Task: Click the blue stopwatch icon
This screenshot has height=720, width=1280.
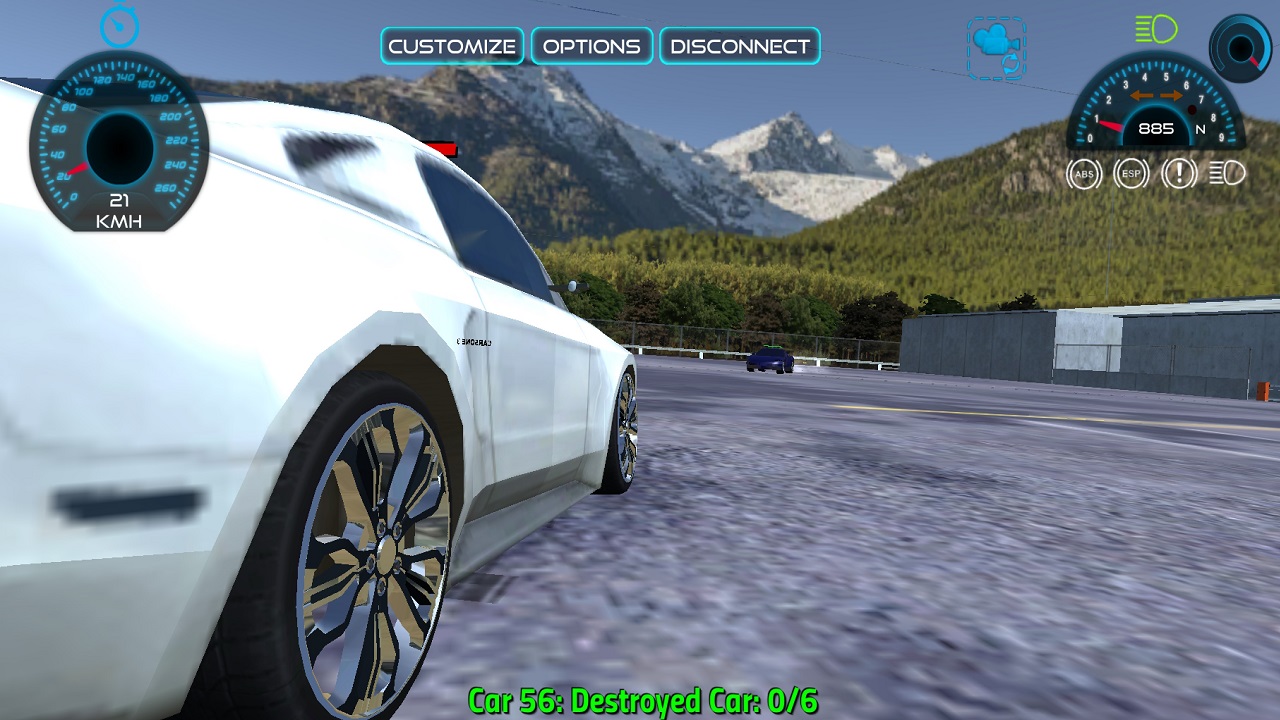Action: 119,25
